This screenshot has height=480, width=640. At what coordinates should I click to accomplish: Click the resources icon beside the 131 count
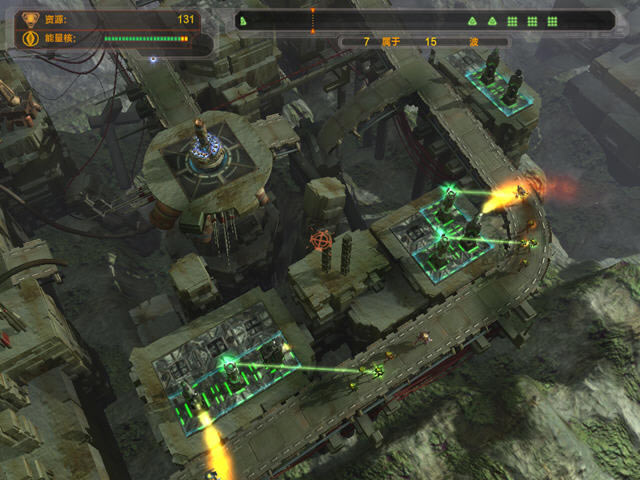coord(27,19)
